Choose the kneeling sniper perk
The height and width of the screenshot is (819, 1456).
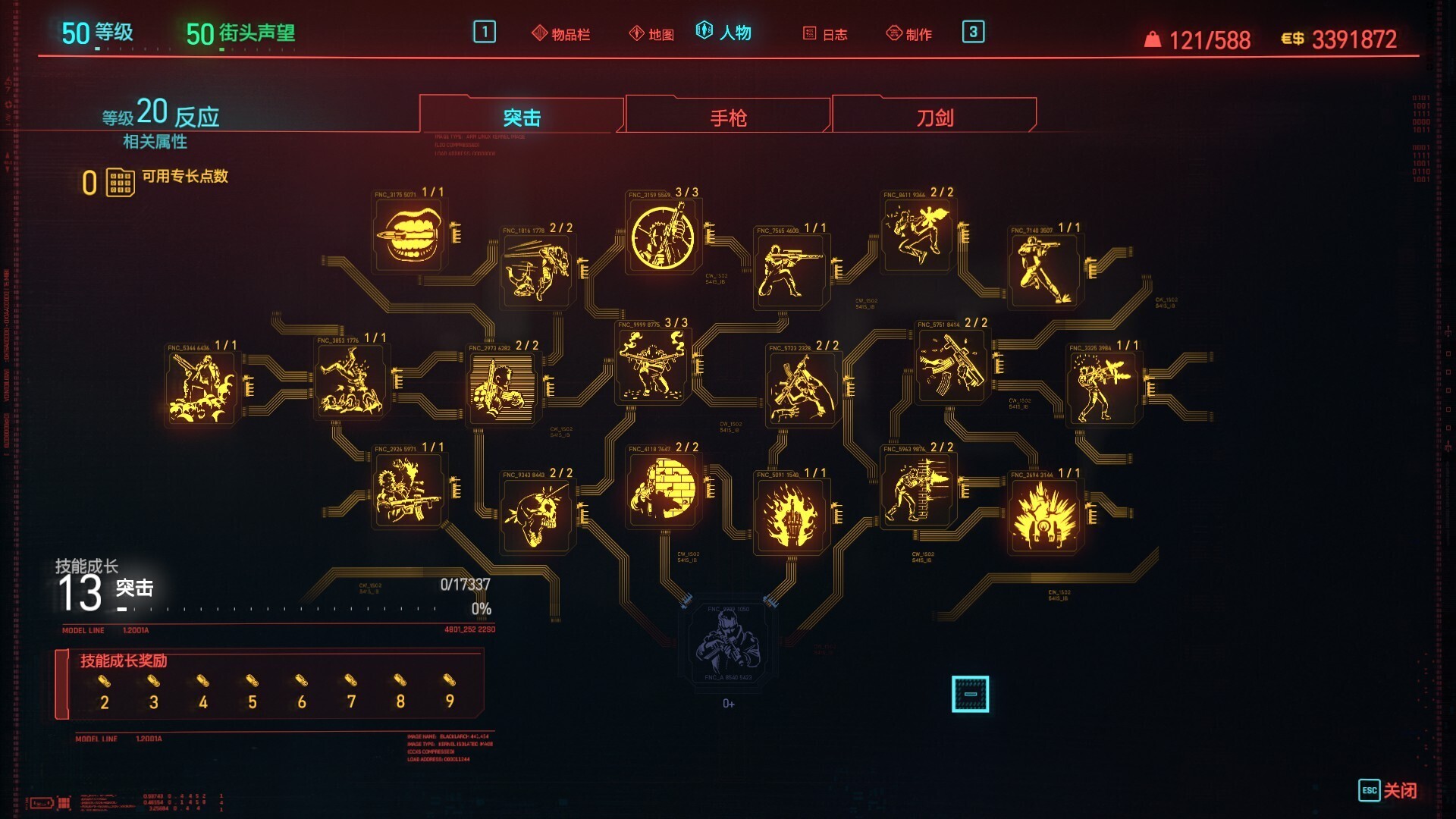[789, 270]
